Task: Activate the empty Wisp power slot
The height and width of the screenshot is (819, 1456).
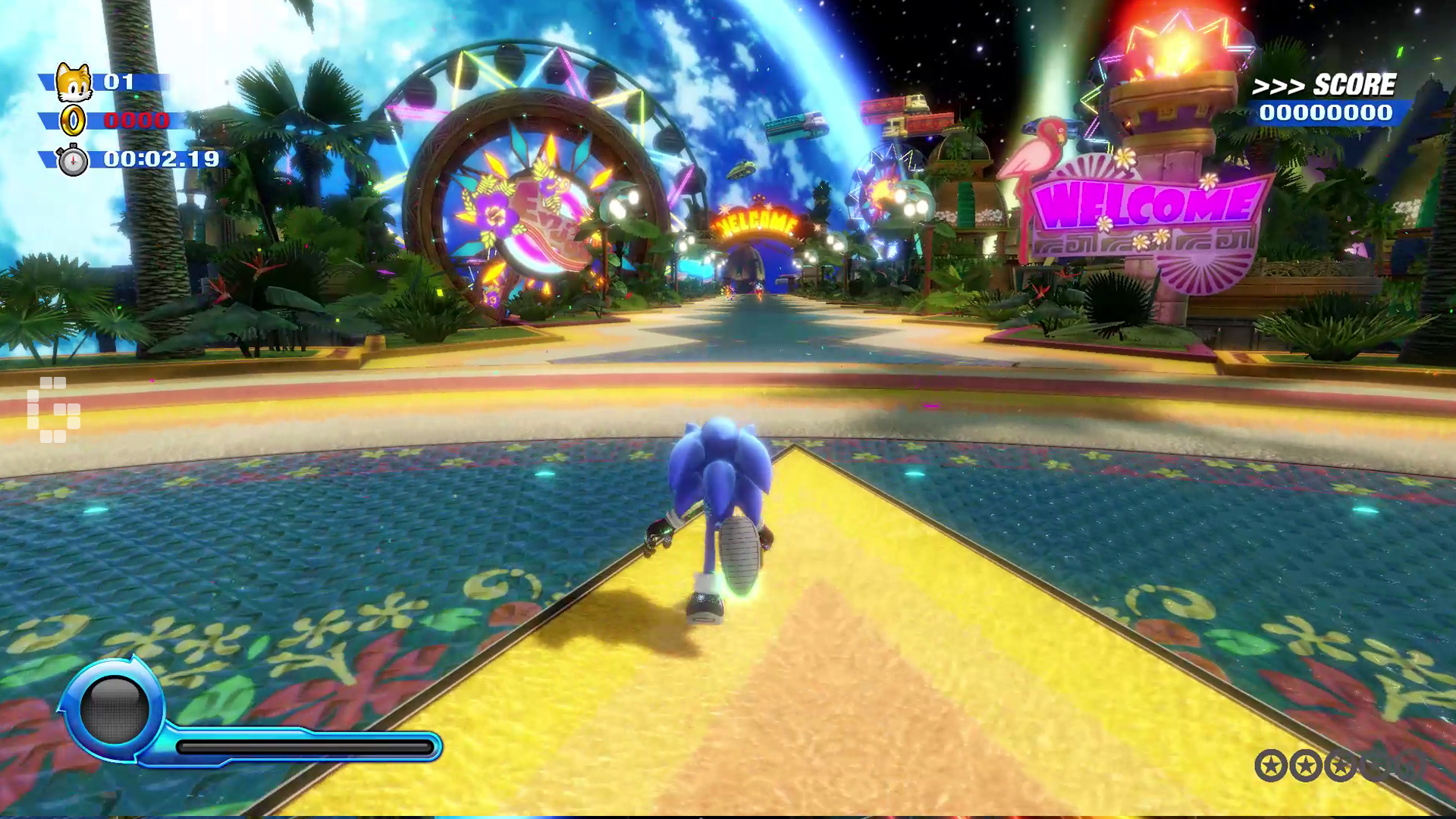Action: [115, 709]
